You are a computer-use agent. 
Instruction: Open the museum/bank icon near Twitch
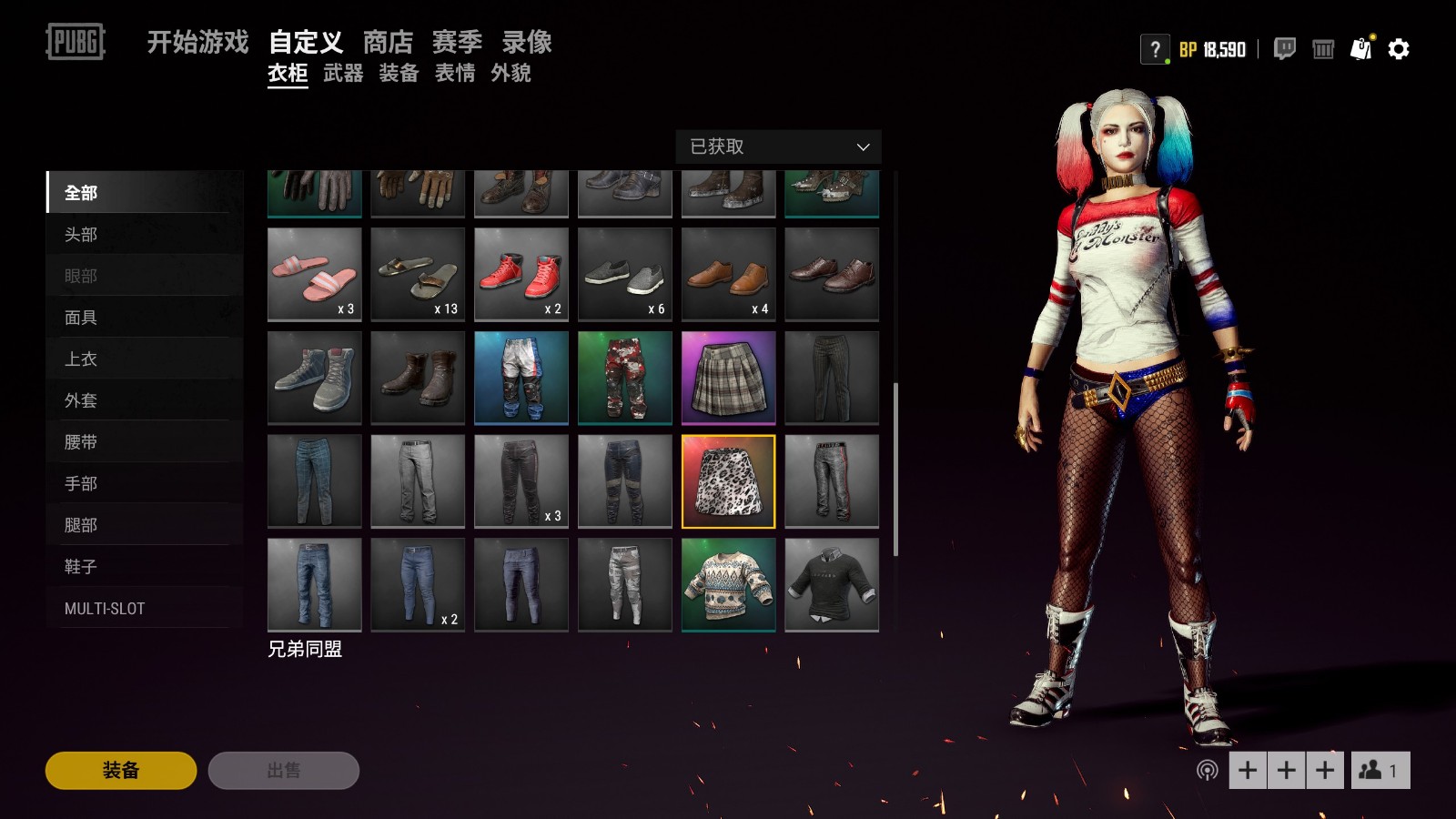[1321, 51]
